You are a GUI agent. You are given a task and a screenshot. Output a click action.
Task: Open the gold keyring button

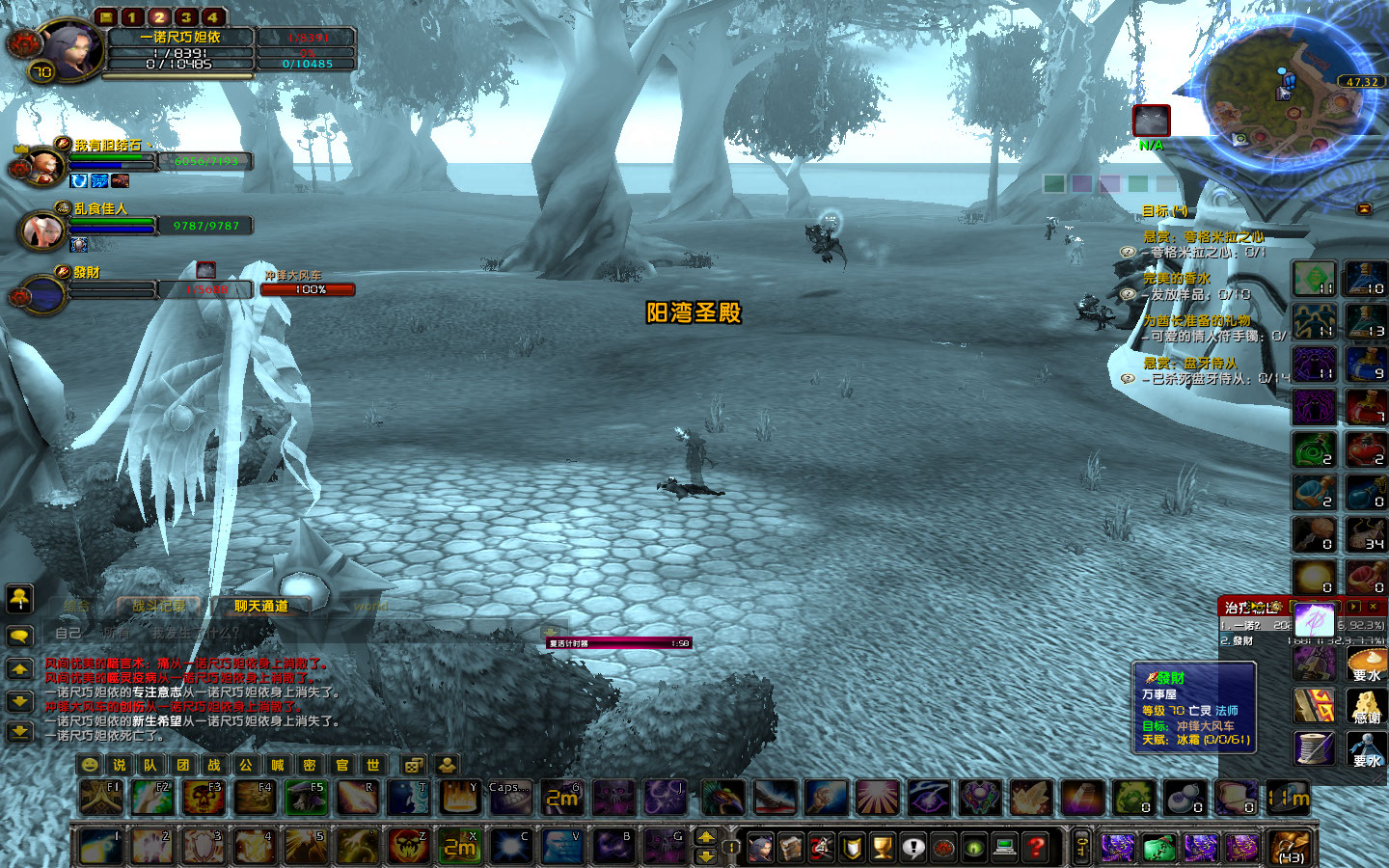[1081, 848]
